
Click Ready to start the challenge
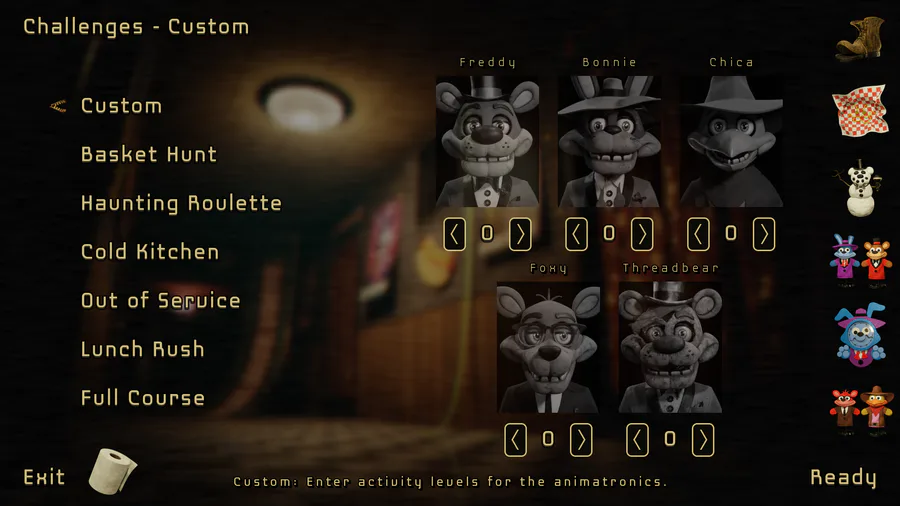pyautogui.click(x=843, y=477)
